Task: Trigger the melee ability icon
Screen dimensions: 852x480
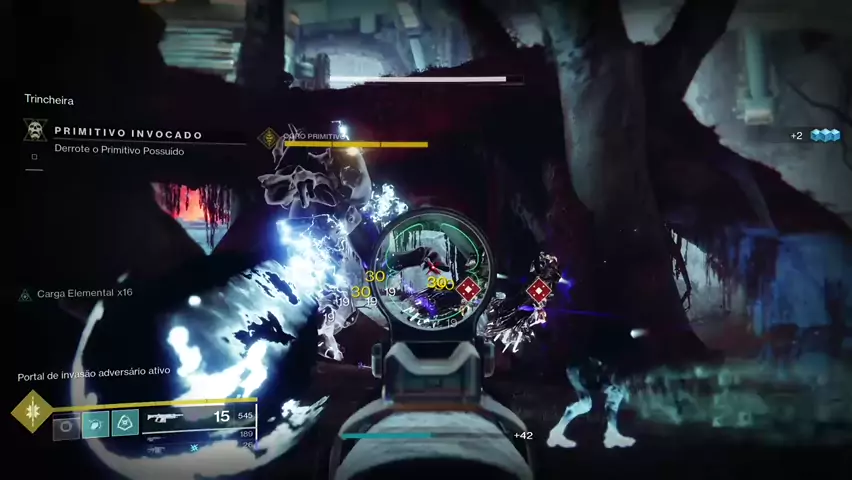Action: 95,424
